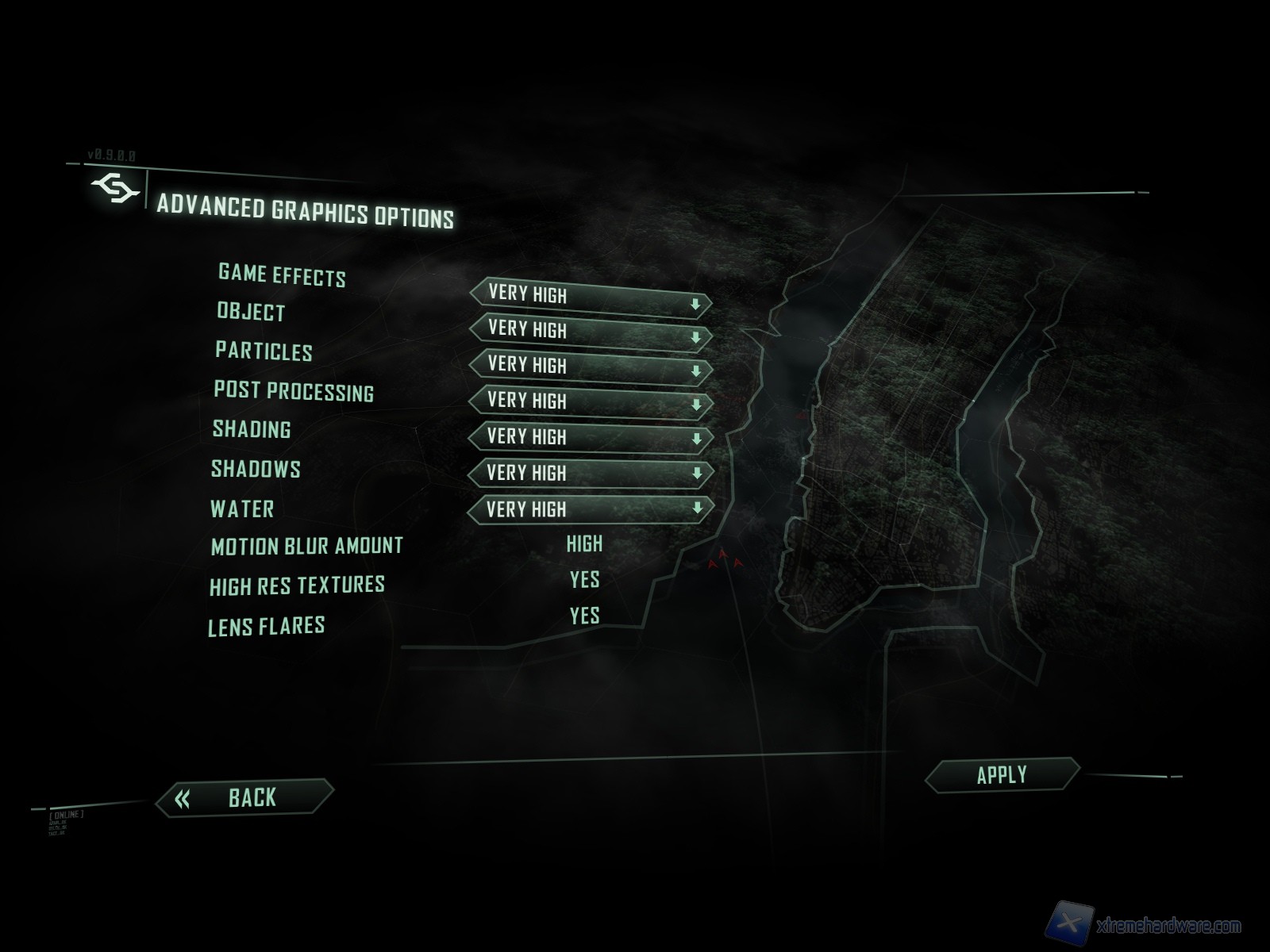The image size is (1270, 952).
Task: Open the Water quality dropdown
Action: 591,509
